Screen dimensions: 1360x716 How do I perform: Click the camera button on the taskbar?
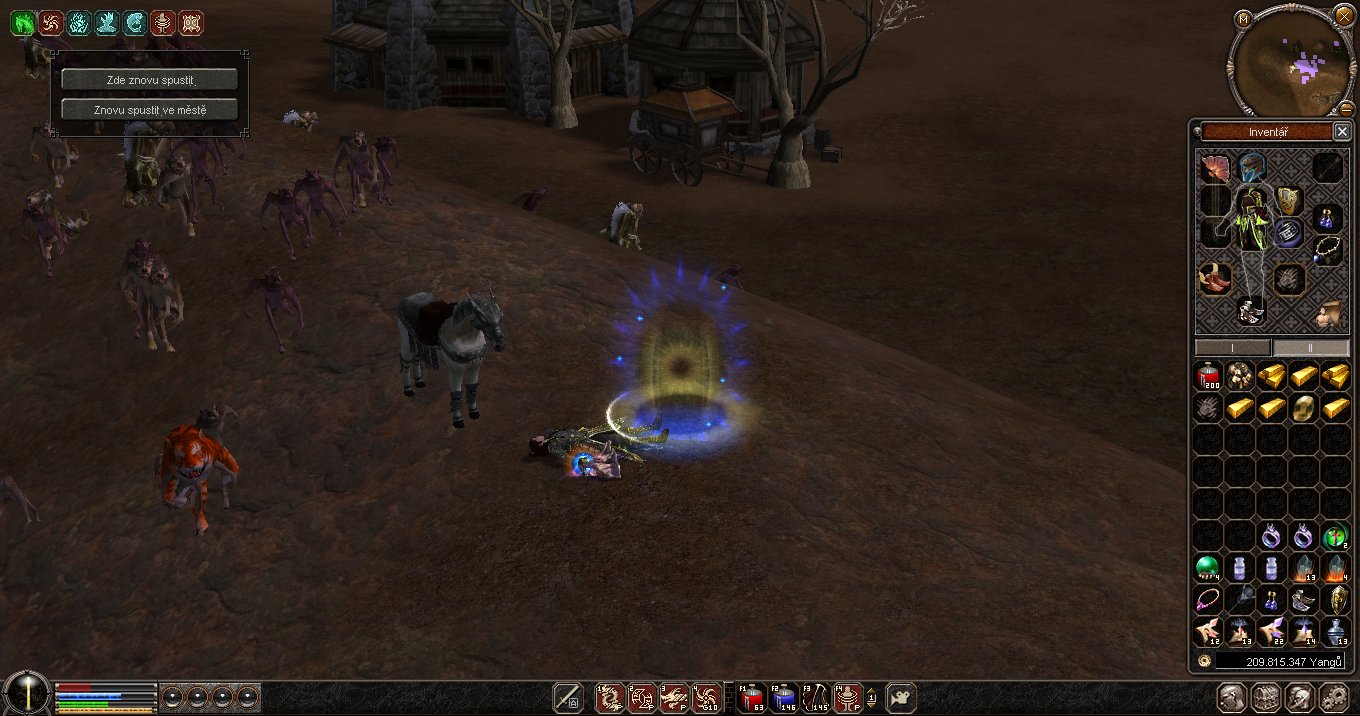(901, 697)
